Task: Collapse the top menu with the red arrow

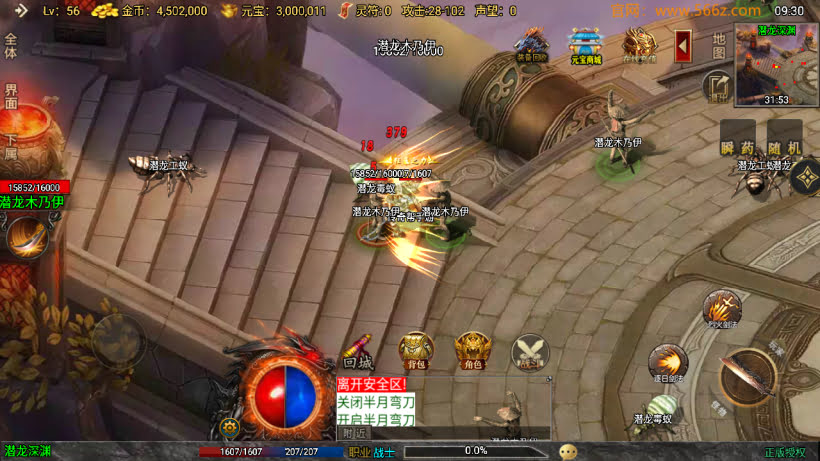Action: 683,46
